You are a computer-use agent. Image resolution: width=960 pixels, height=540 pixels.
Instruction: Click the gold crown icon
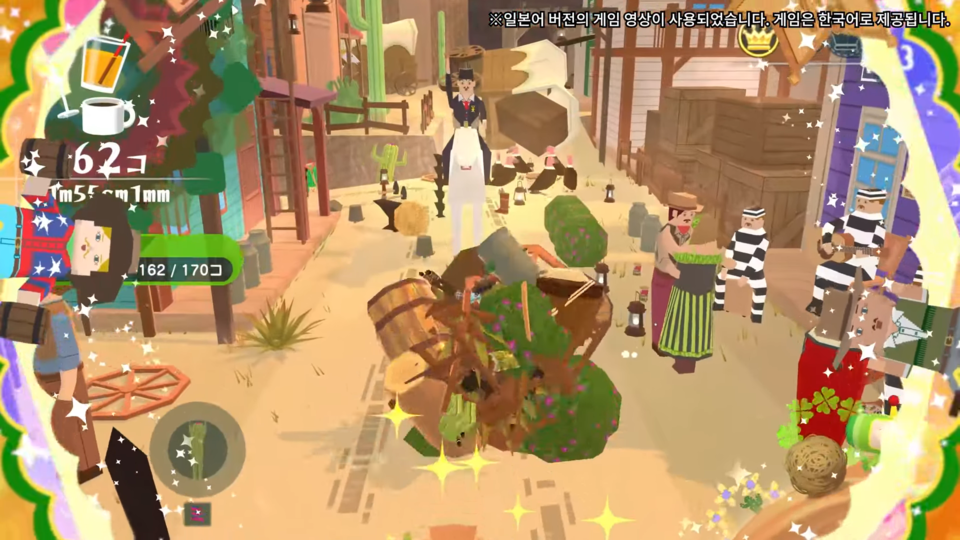click(759, 40)
